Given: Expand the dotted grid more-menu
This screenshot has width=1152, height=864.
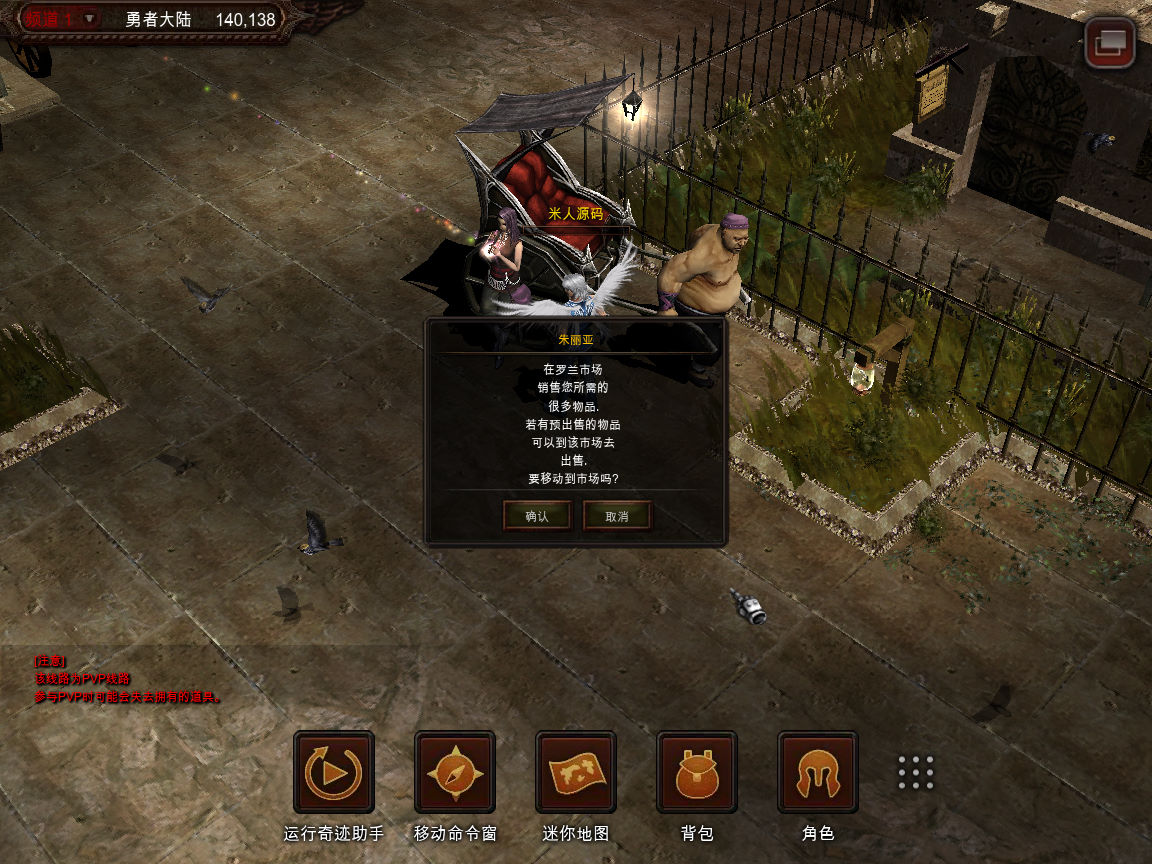Looking at the screenshot, I should (916, 772).
